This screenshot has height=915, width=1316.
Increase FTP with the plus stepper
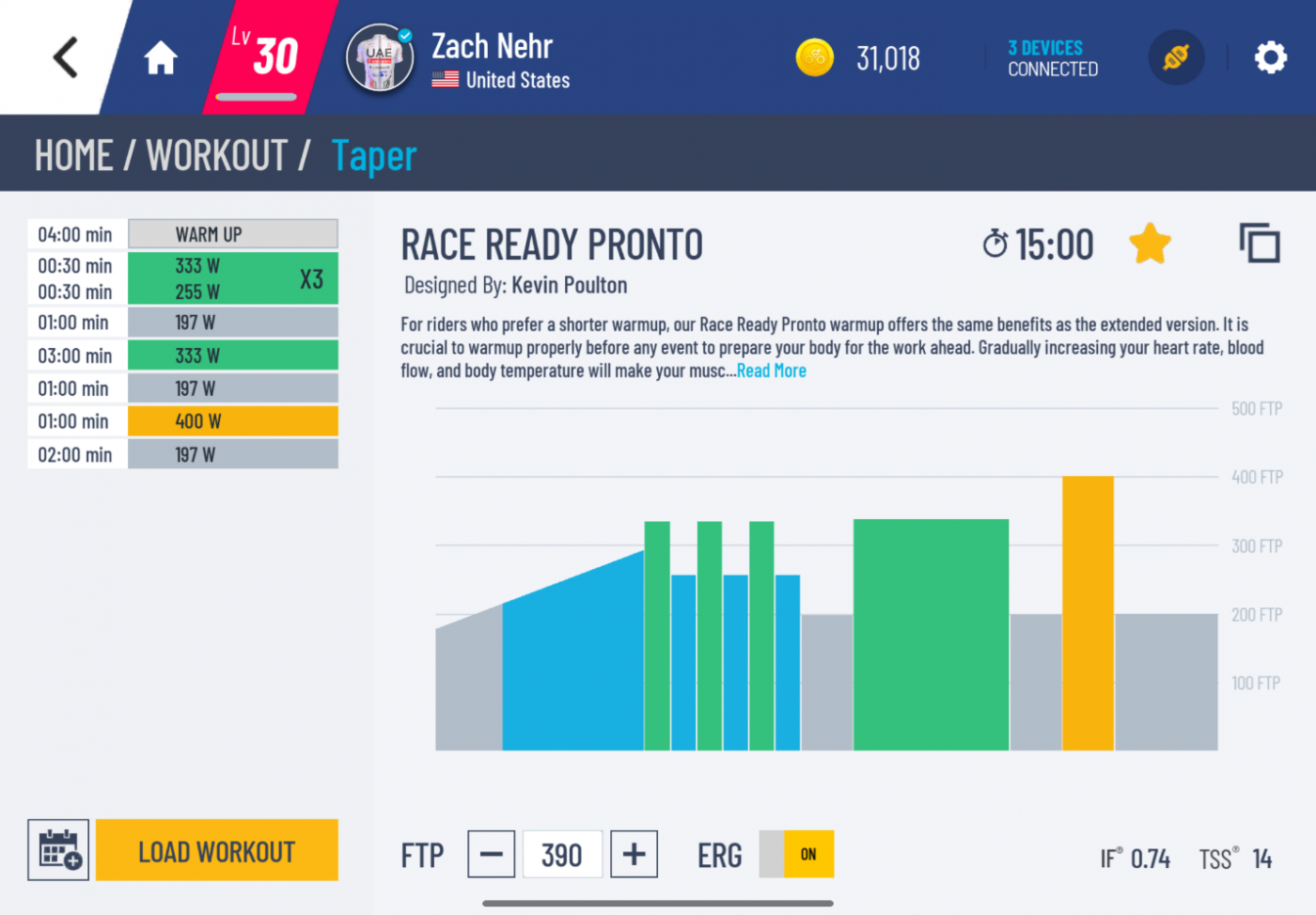click(634, 854)
